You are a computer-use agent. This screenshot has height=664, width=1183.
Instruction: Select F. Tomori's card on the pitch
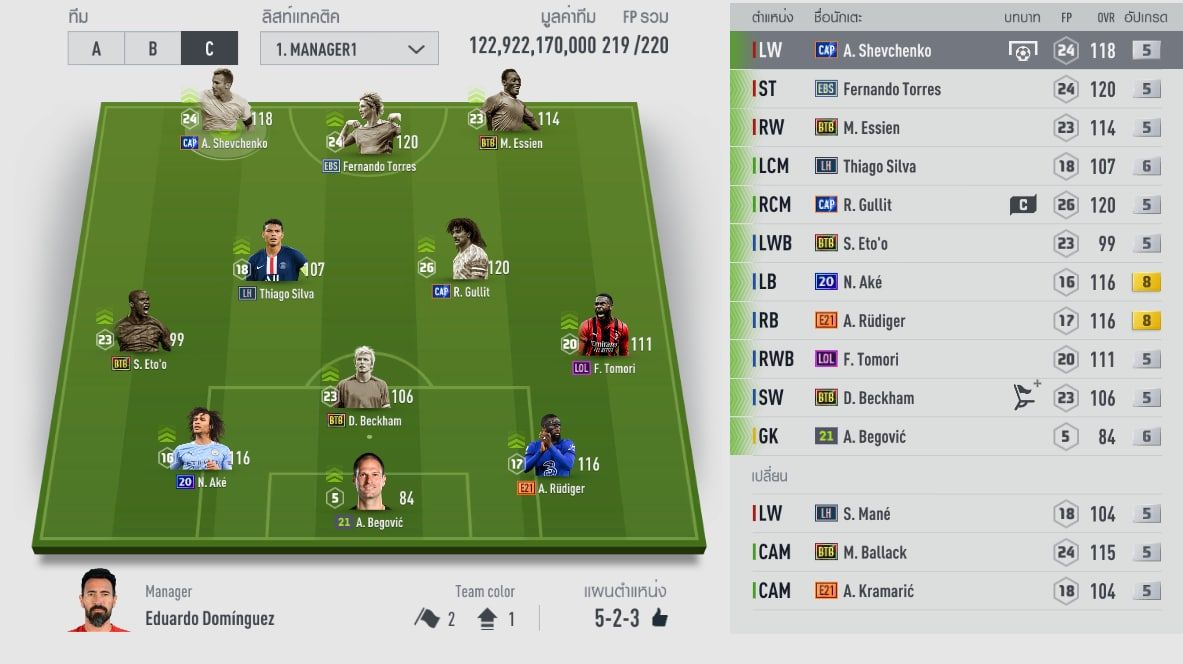click(603, 332)
